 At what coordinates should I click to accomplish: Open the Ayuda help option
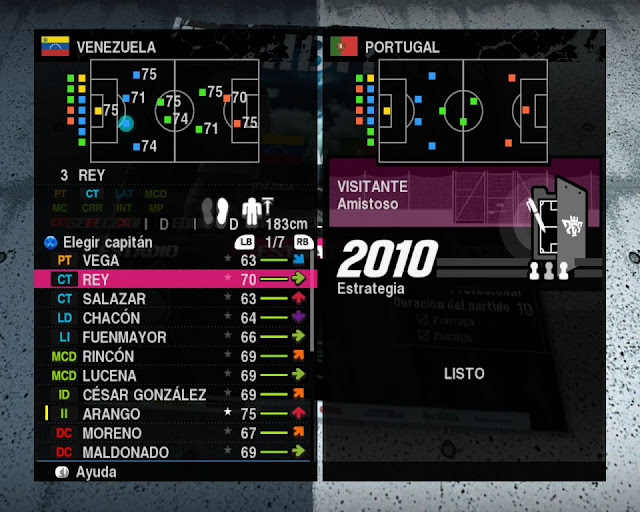(x=95, y=471)
